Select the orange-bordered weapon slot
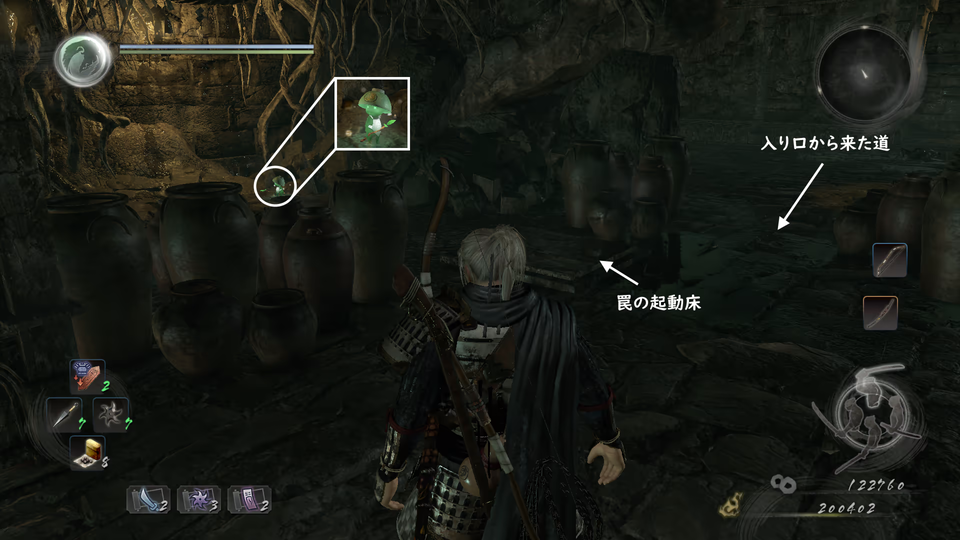The height and width of the screenshot is (540, 960). pyautogui.click(x=880, y=313)
